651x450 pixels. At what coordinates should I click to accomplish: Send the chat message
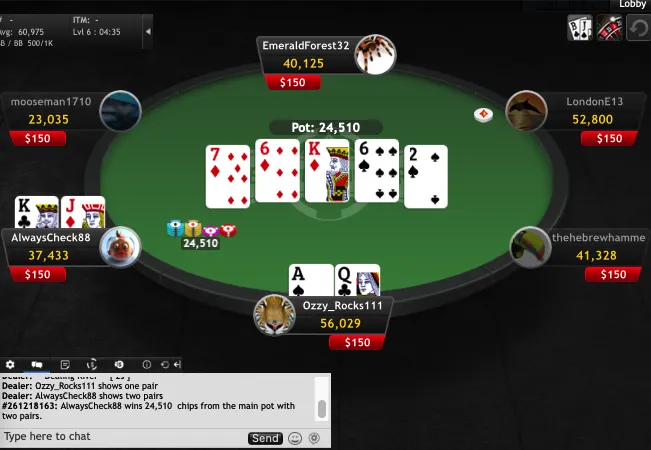(x=265, y=438)
